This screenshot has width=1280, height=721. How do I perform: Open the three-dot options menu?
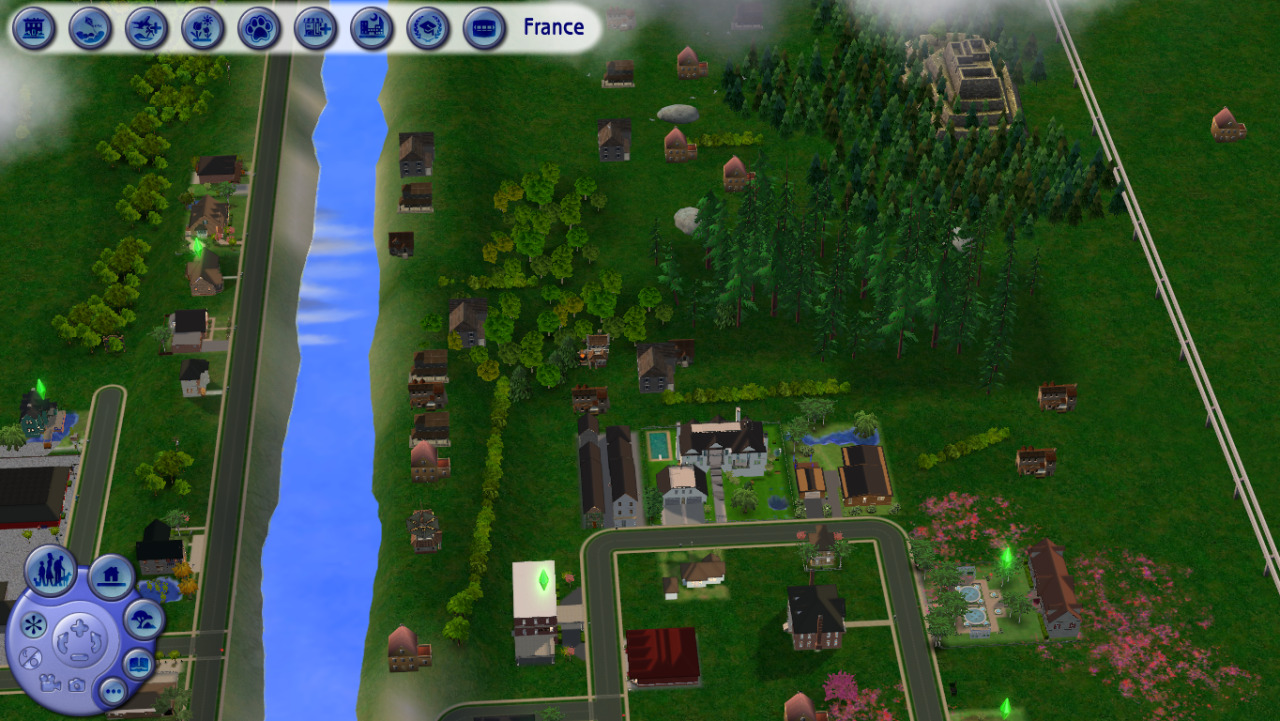coord(112,690)
